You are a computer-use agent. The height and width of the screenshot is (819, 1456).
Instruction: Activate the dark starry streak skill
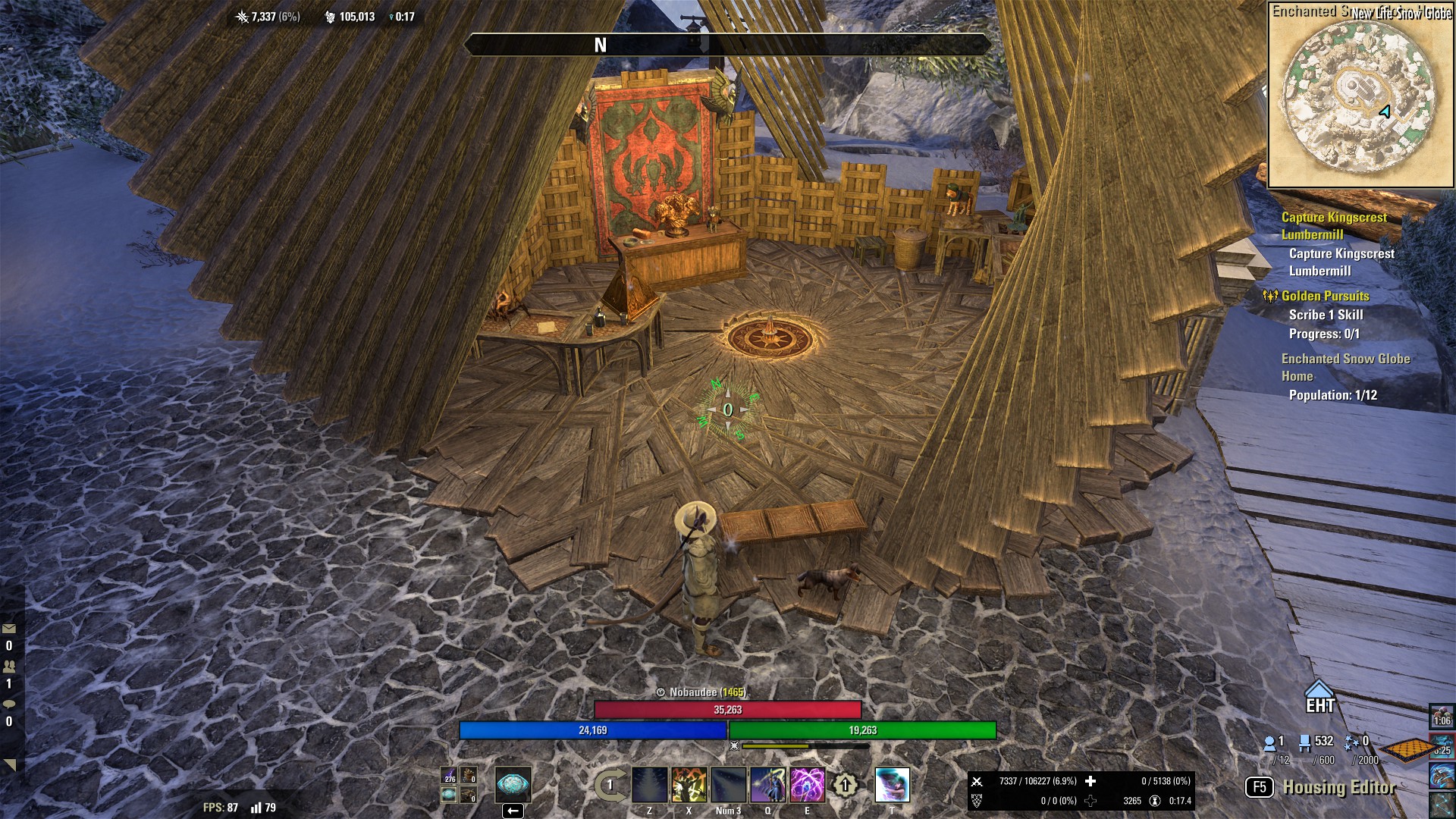[x=728, y=785]
